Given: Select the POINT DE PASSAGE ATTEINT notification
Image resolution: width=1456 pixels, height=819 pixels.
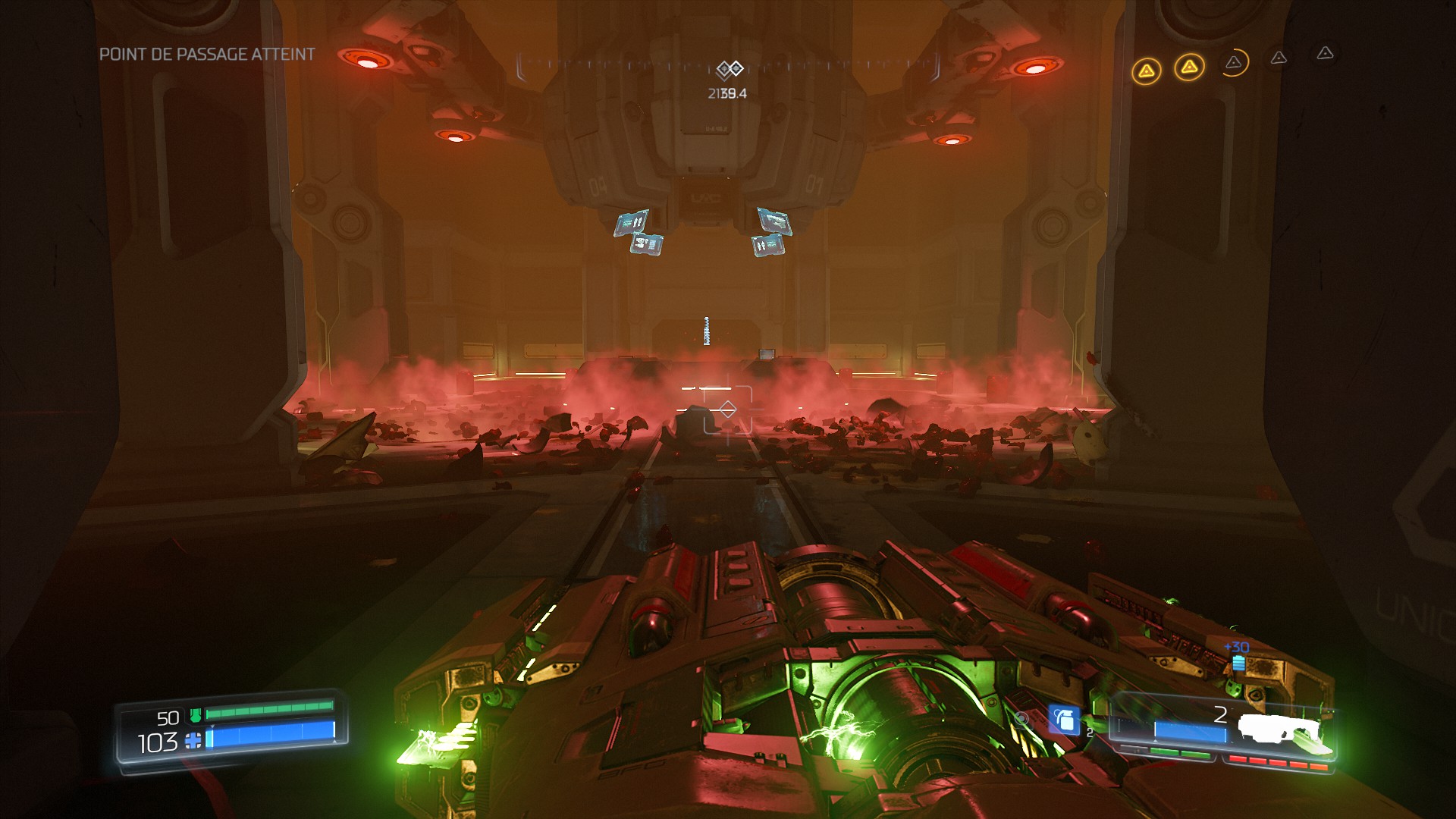Looking at the screenshot, I should coord(206,55).
